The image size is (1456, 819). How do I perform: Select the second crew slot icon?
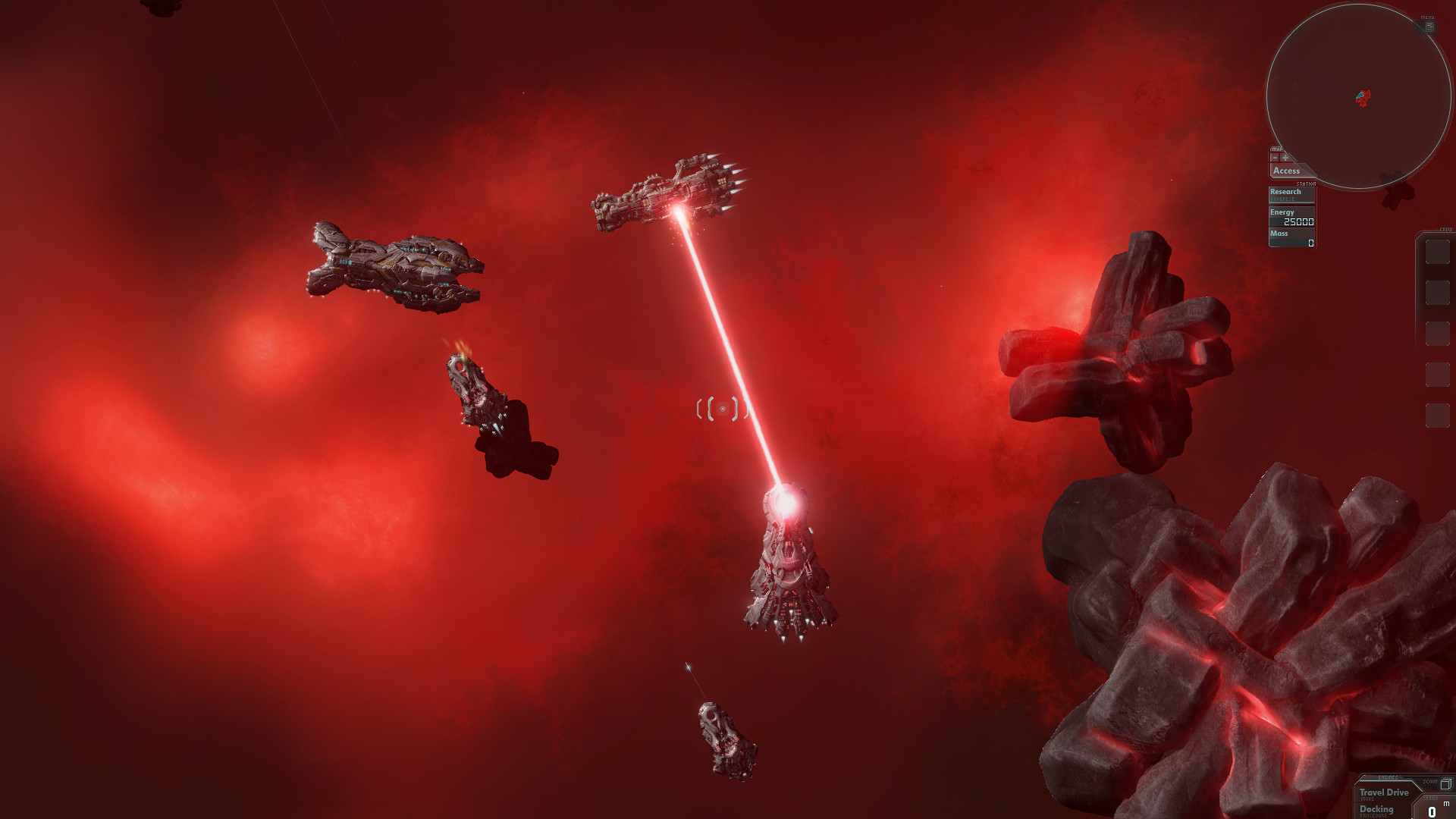click(x=1438, y=293)
